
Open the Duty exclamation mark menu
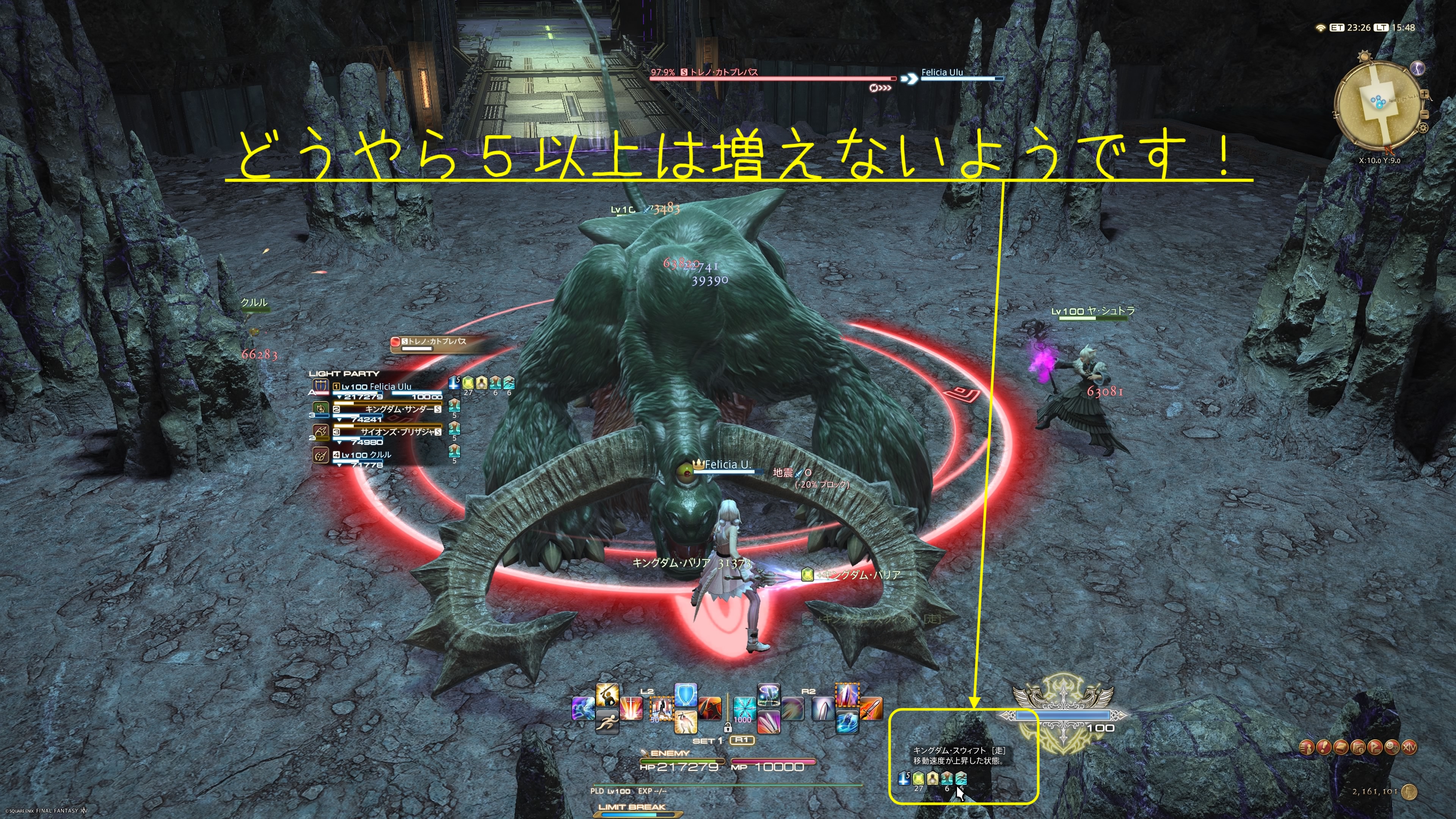coord(1324,748)
